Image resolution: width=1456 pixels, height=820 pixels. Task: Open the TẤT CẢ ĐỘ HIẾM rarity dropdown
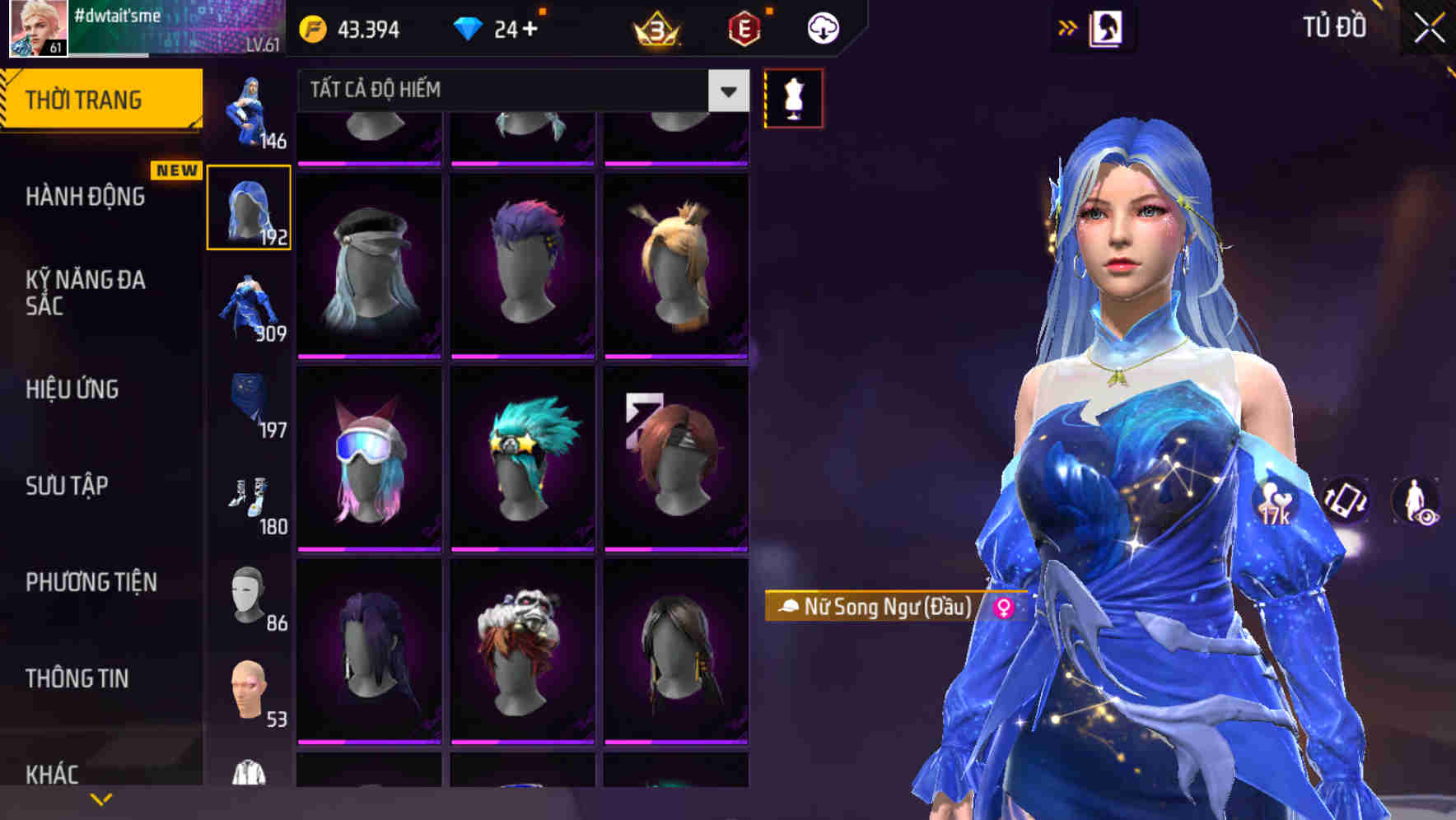(x=511, y=90)
